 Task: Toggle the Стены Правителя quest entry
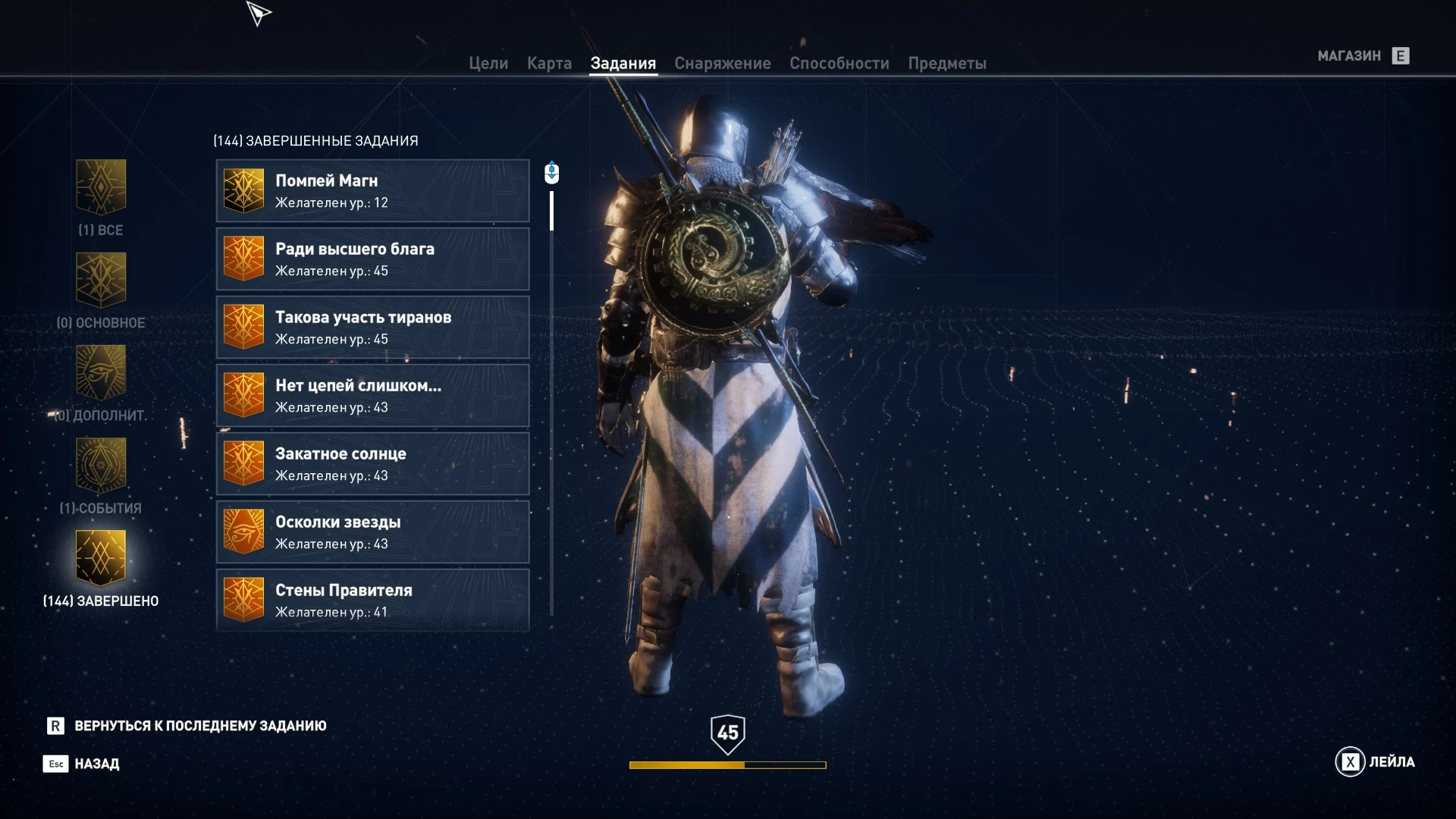[x=373, y=600]
